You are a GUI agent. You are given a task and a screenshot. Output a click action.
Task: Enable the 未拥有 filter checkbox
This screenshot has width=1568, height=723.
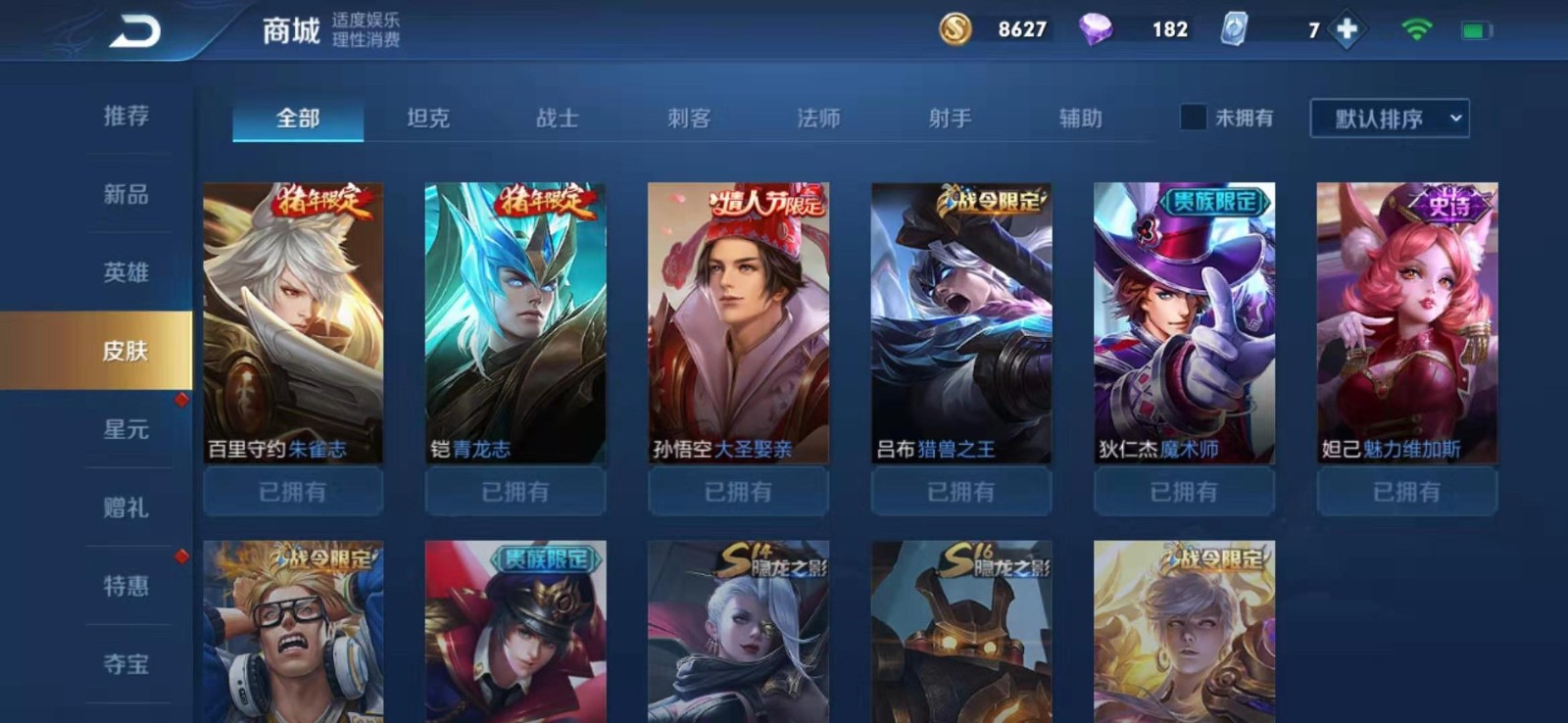[1194, 118]
